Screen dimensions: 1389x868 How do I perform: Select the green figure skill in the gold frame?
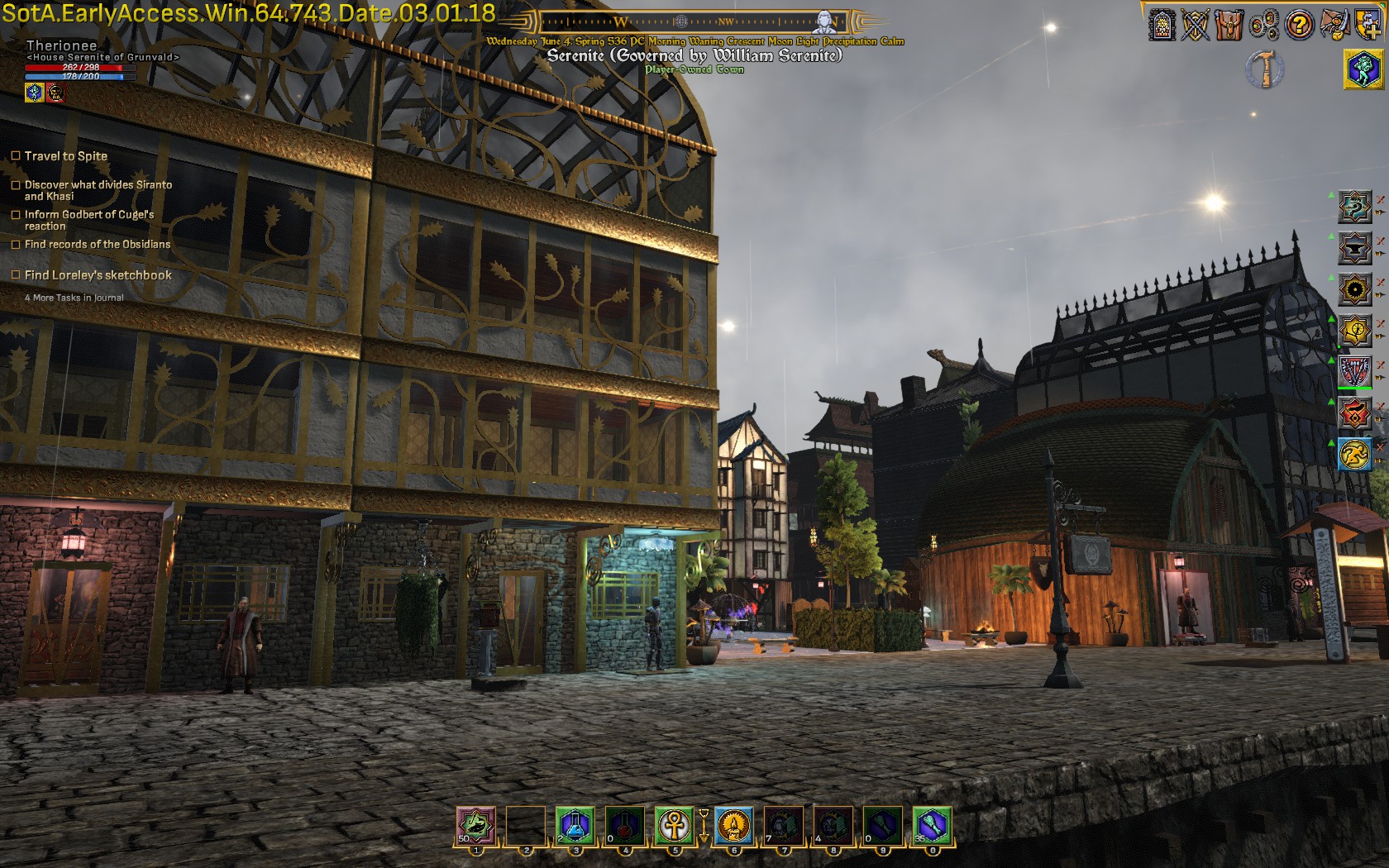pyautogui.click(x=1363, y=69)
